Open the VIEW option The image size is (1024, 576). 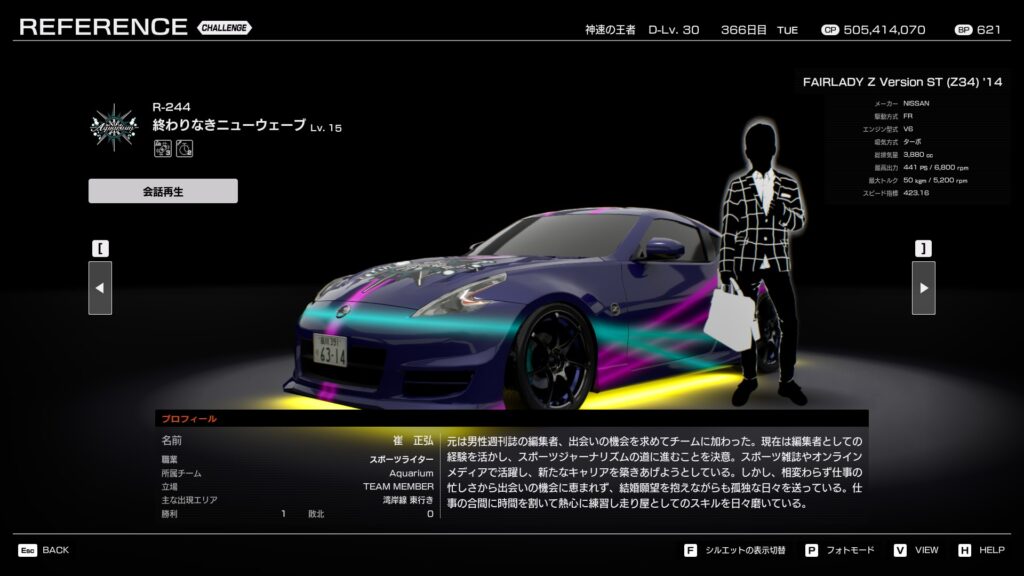[x=915, y=550]
